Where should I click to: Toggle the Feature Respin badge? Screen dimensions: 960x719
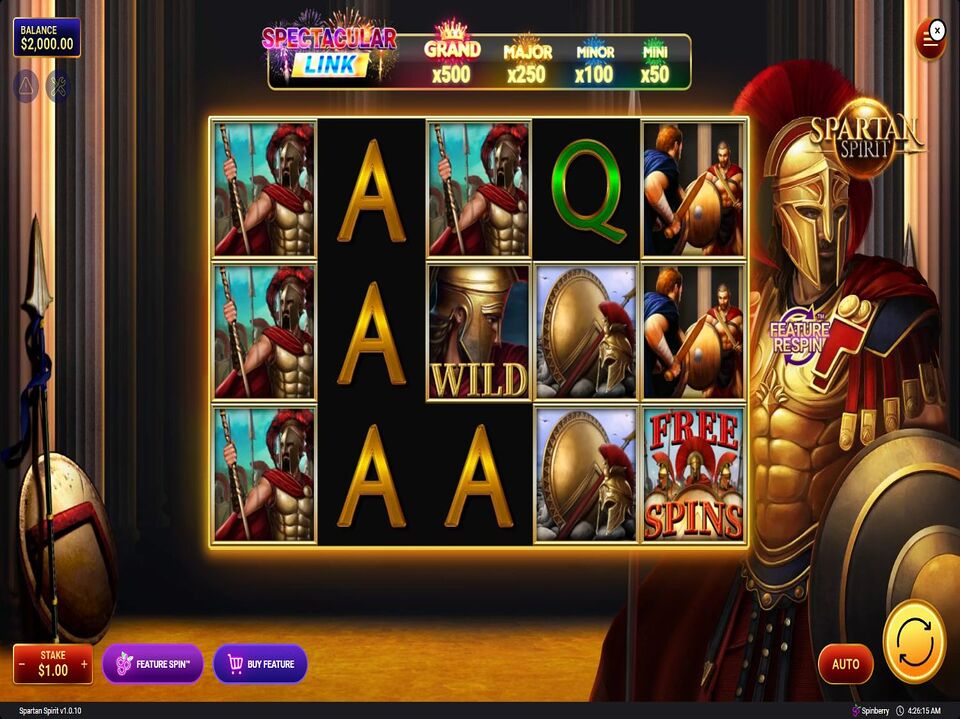[x=800, y=333]
